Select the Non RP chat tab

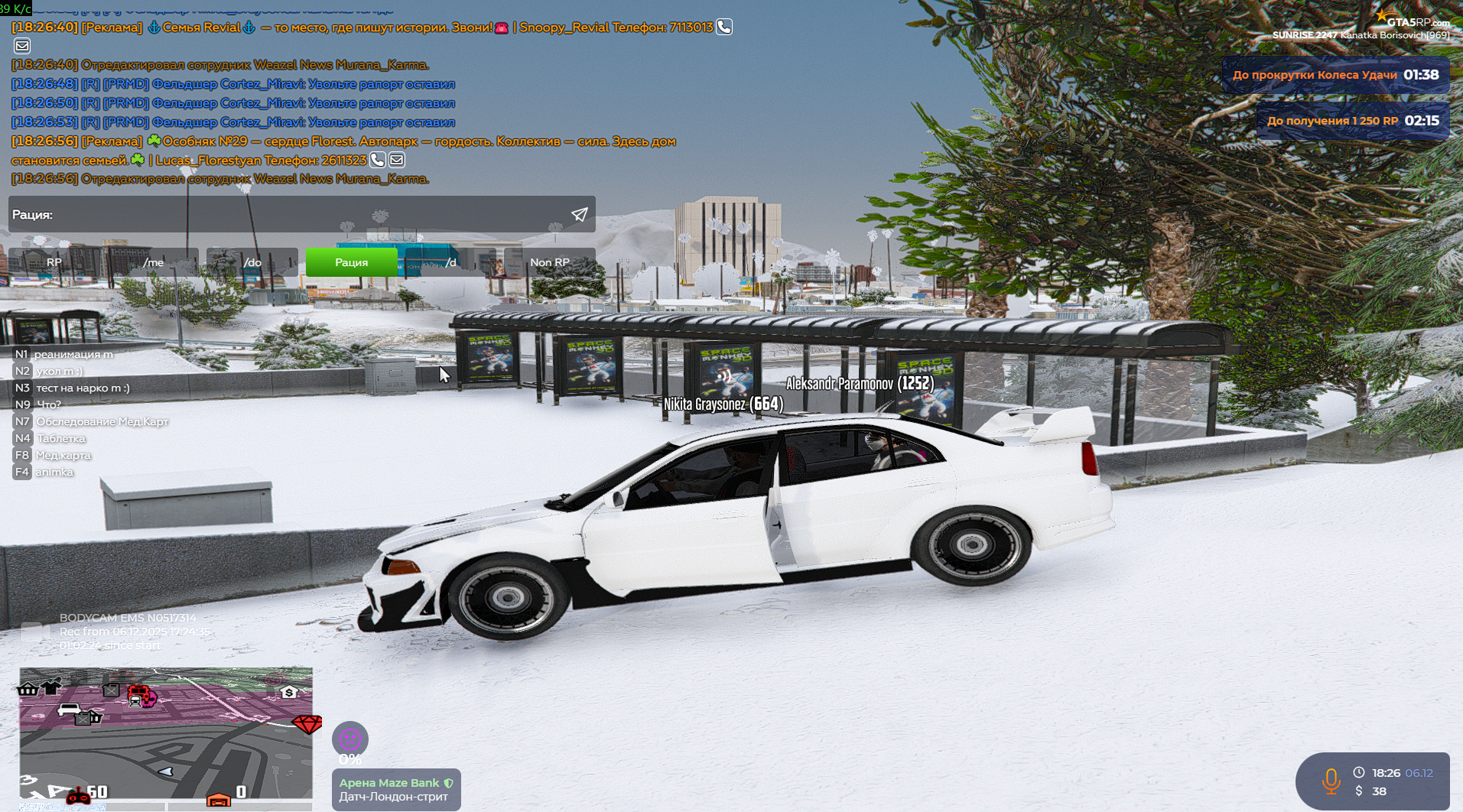click(x=549, y=262)
